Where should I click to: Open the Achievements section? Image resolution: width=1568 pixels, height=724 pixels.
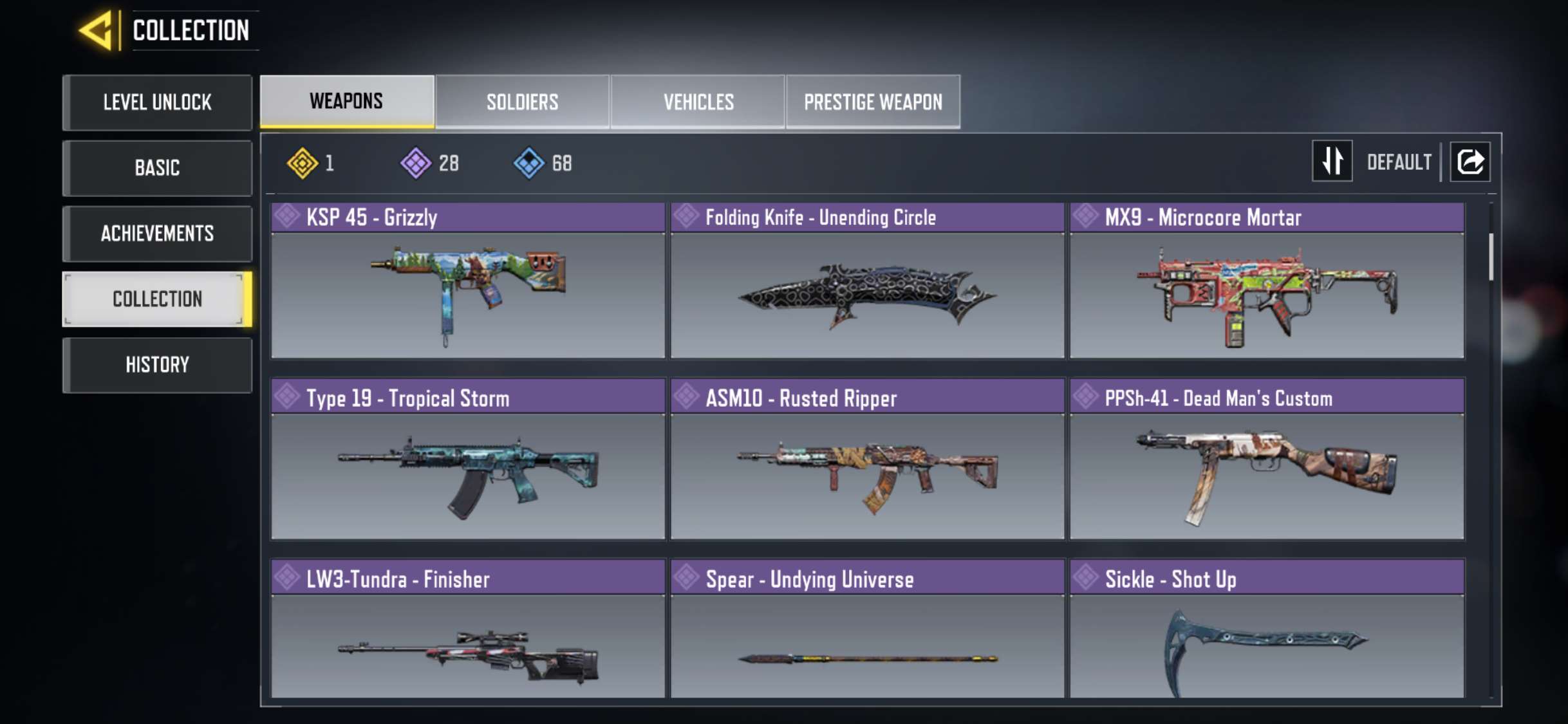(157, 234)
